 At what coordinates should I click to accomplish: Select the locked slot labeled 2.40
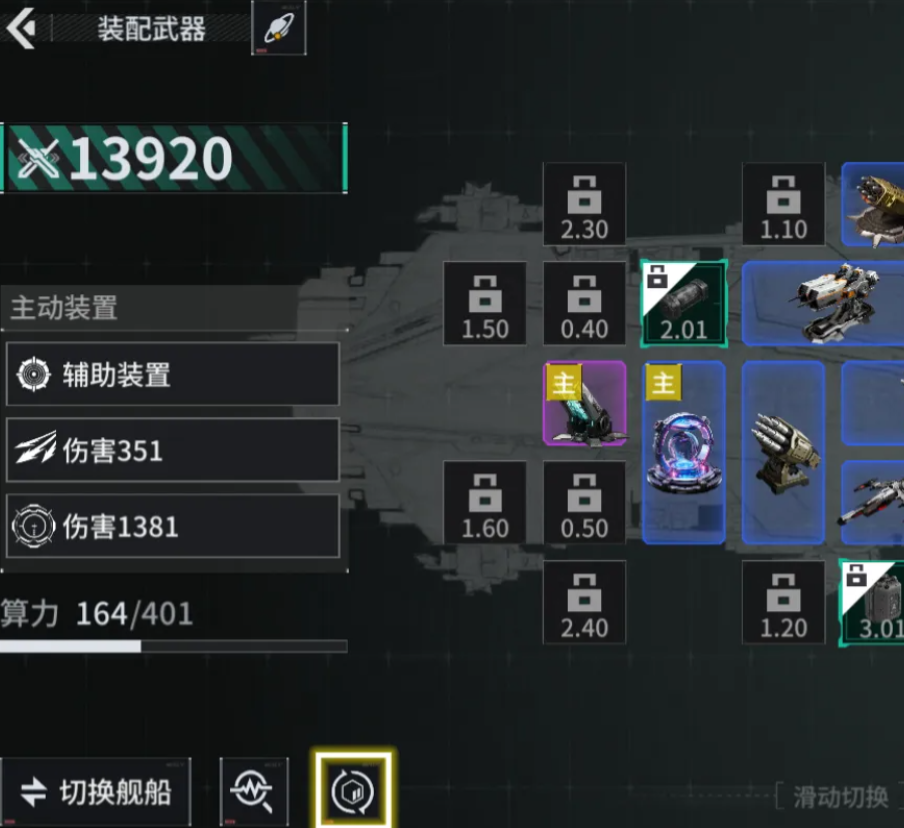tap(584, 601)
